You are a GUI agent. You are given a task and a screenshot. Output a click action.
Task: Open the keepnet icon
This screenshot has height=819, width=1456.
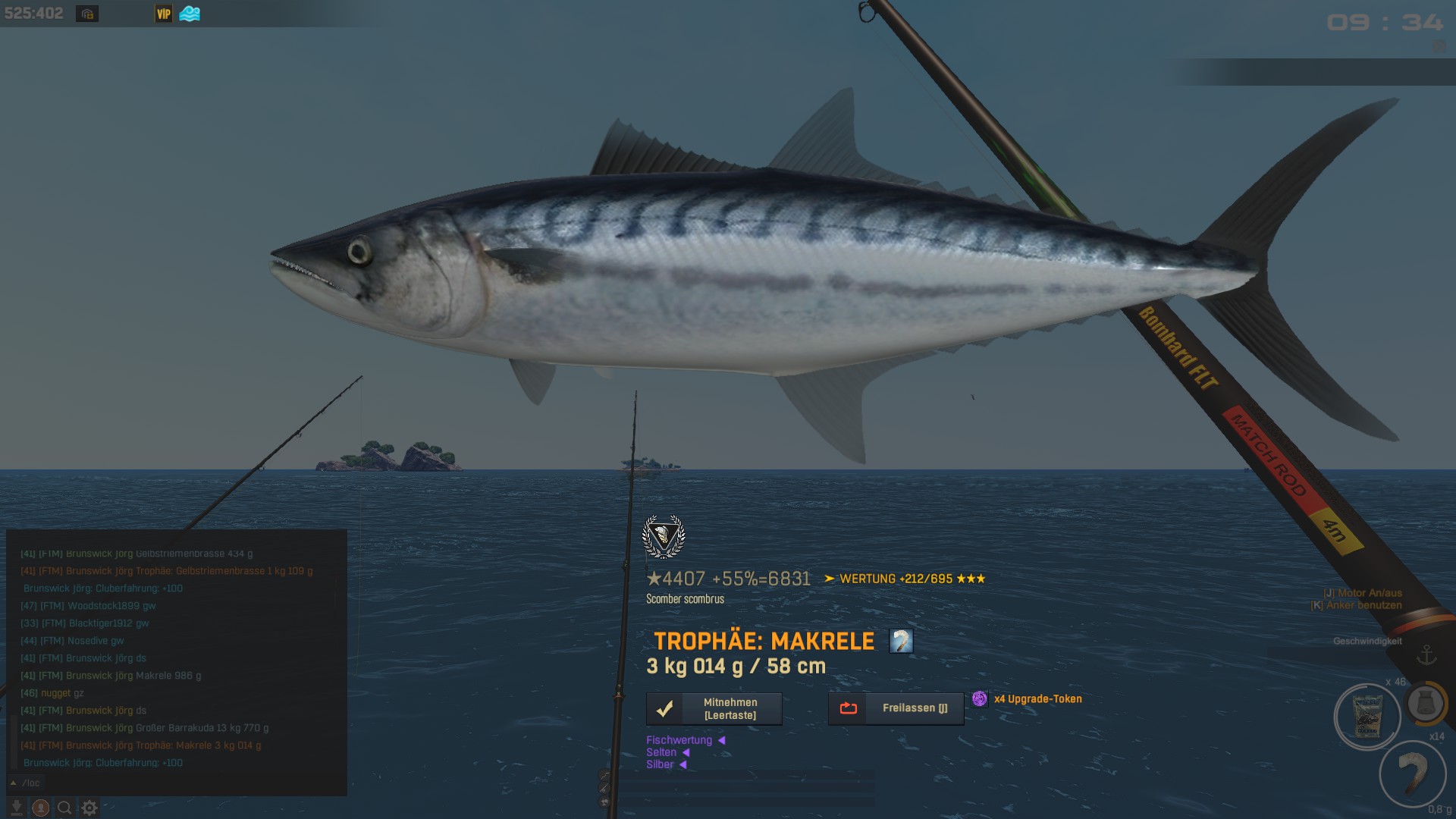pyautogui.click(x=1426, y=704)
